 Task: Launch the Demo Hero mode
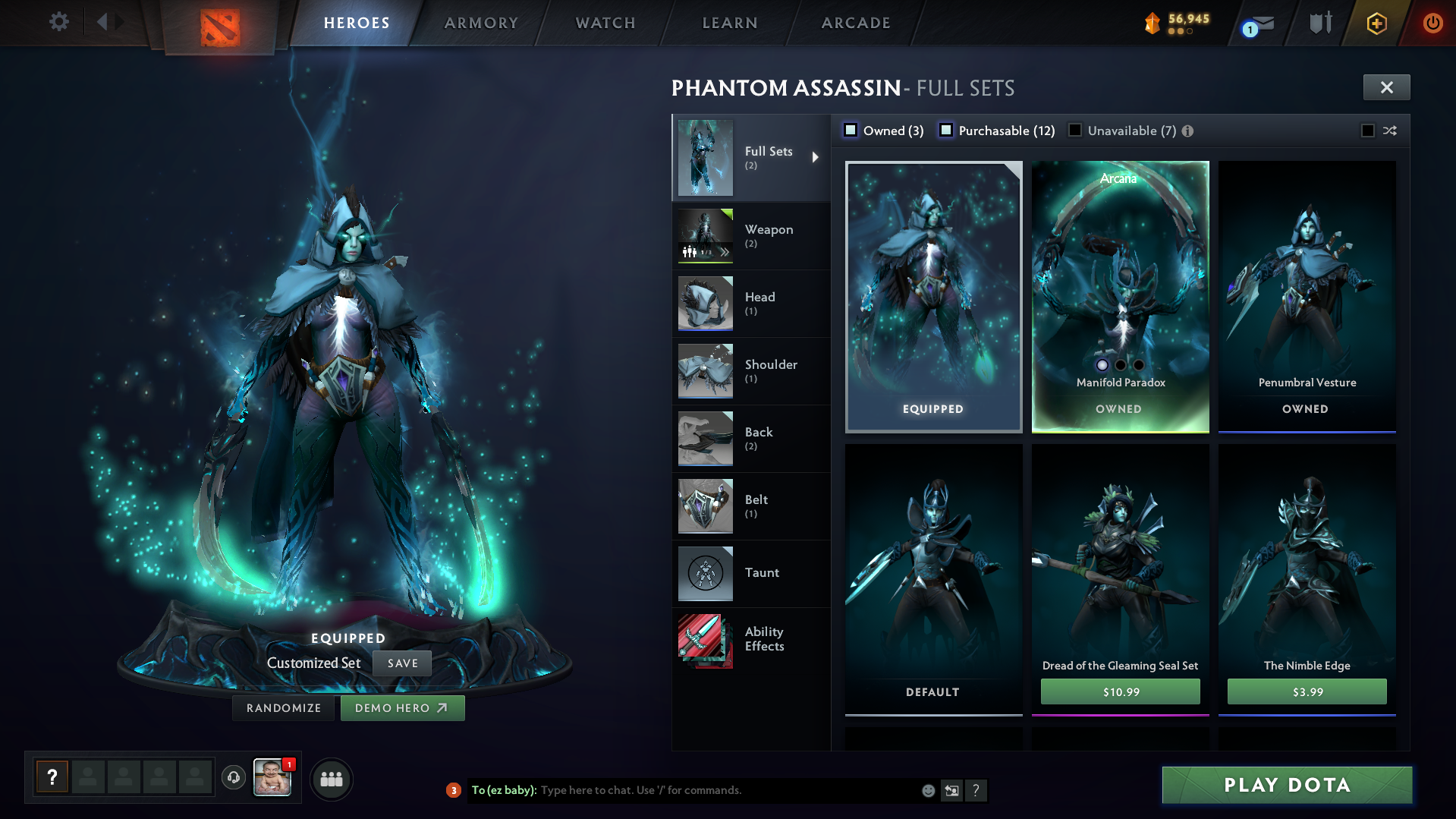(402, 708)
